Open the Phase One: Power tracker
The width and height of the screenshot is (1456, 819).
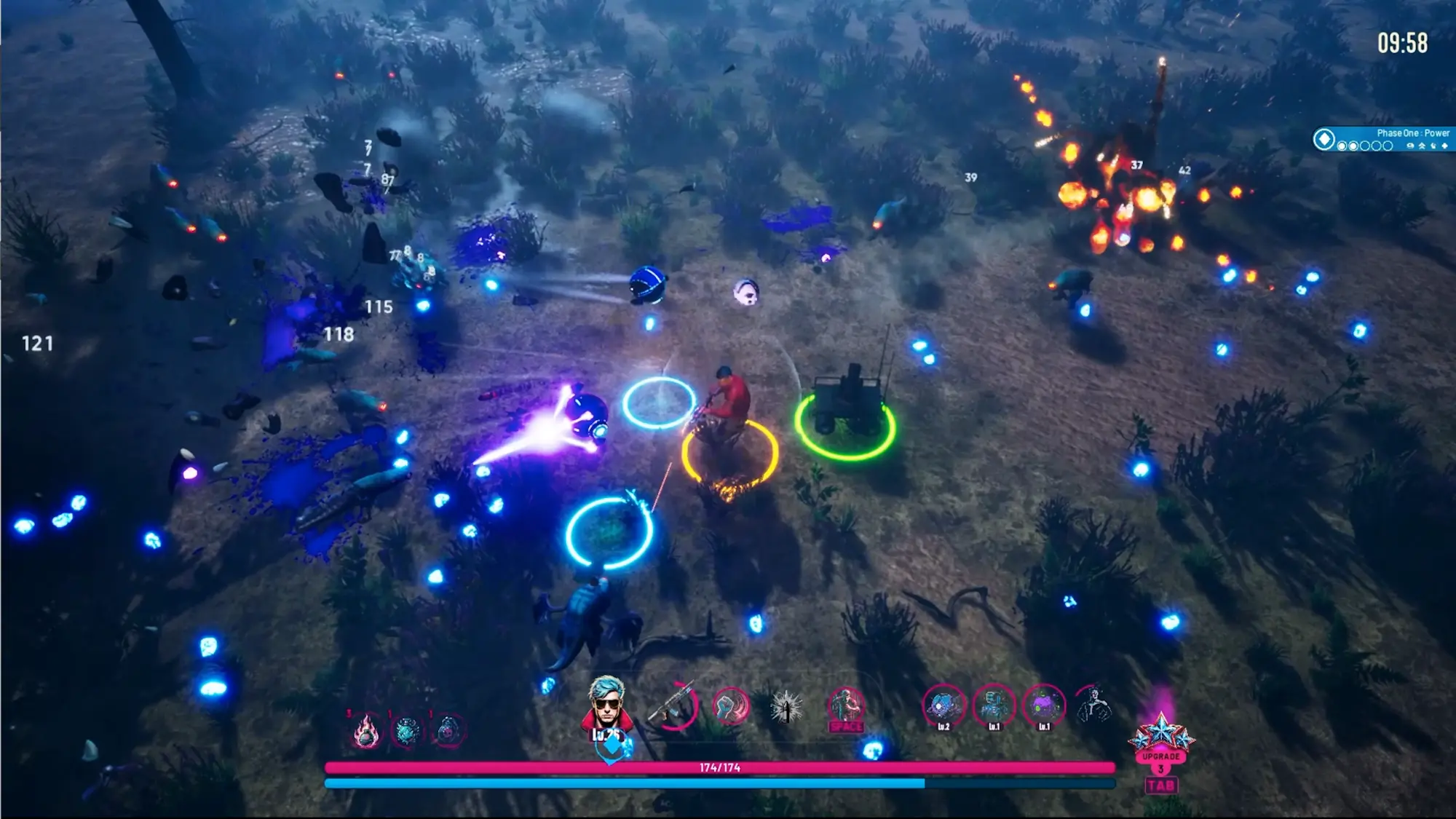[1383, 139]
